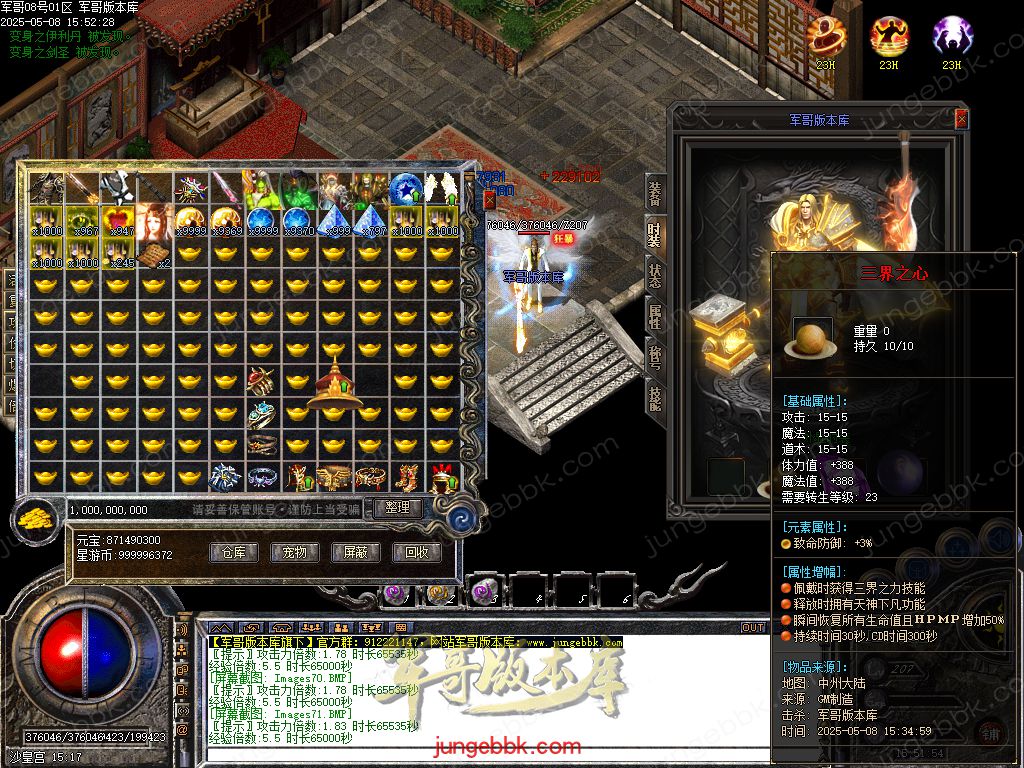This screenshot has height=768, width=1024.
Task: Select the golden pagoda helmet in the bag
Action: click(335, 384)
